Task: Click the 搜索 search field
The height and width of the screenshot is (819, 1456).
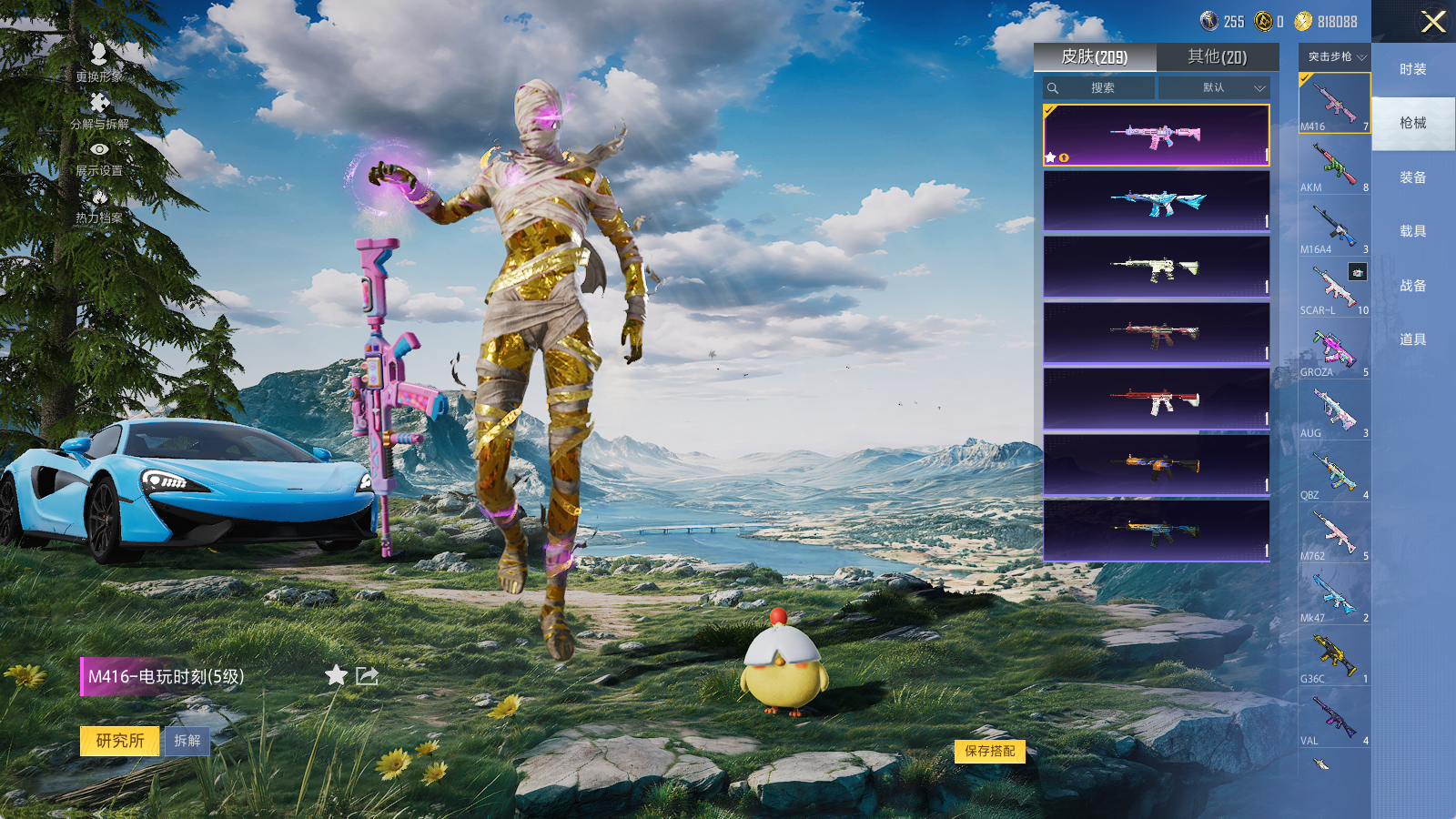Action: point(1101,88)
